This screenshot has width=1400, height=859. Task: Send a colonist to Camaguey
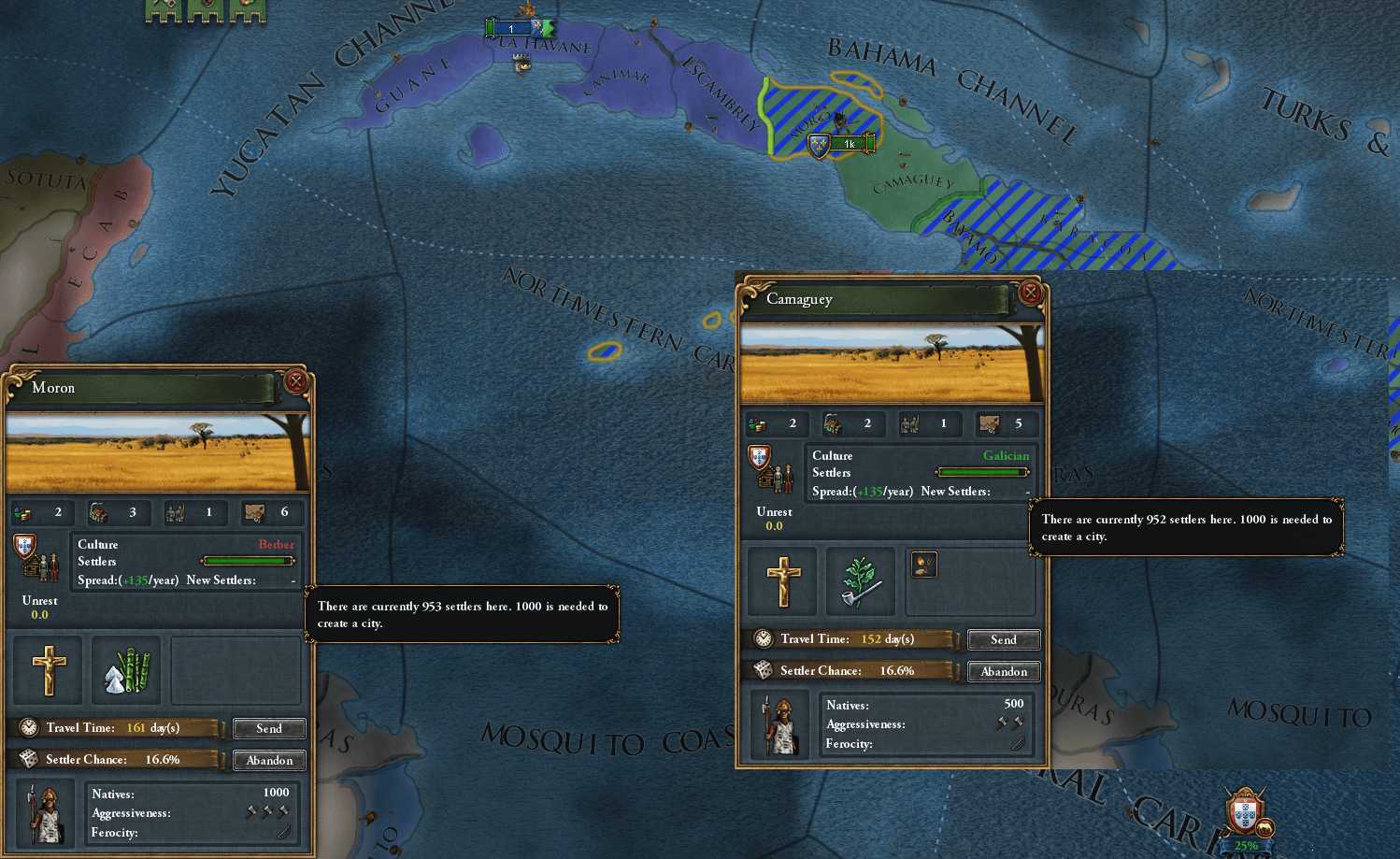click(1003, 639)
